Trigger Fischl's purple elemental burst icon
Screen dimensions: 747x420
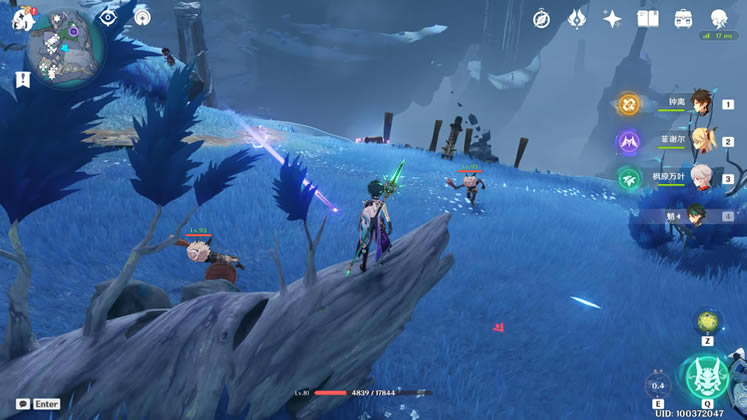(628, 141)
